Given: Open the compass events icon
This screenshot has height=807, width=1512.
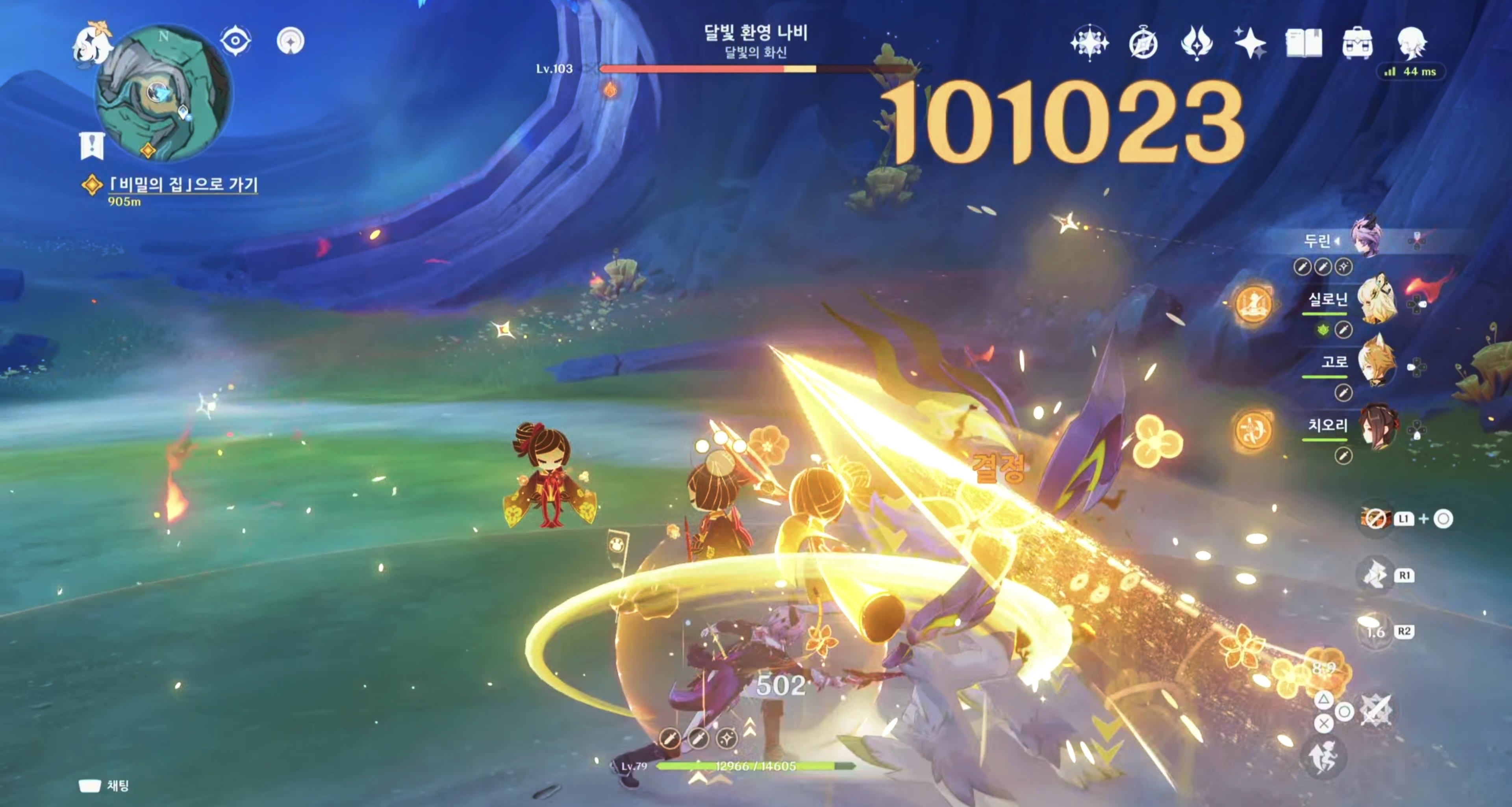Looking at the screenshot, I should [1143, 43].
